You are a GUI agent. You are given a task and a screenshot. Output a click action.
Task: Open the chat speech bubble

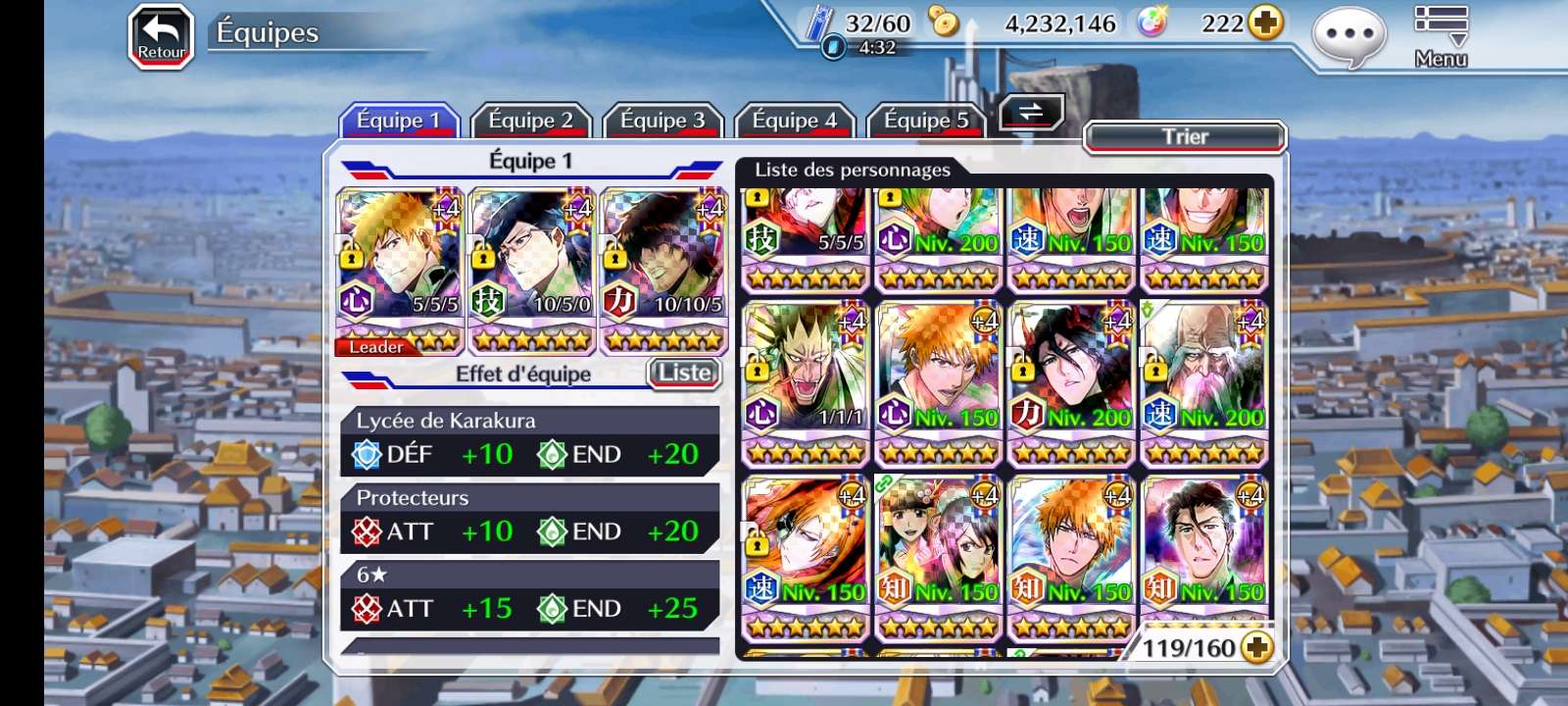(x=1348, y=37)
